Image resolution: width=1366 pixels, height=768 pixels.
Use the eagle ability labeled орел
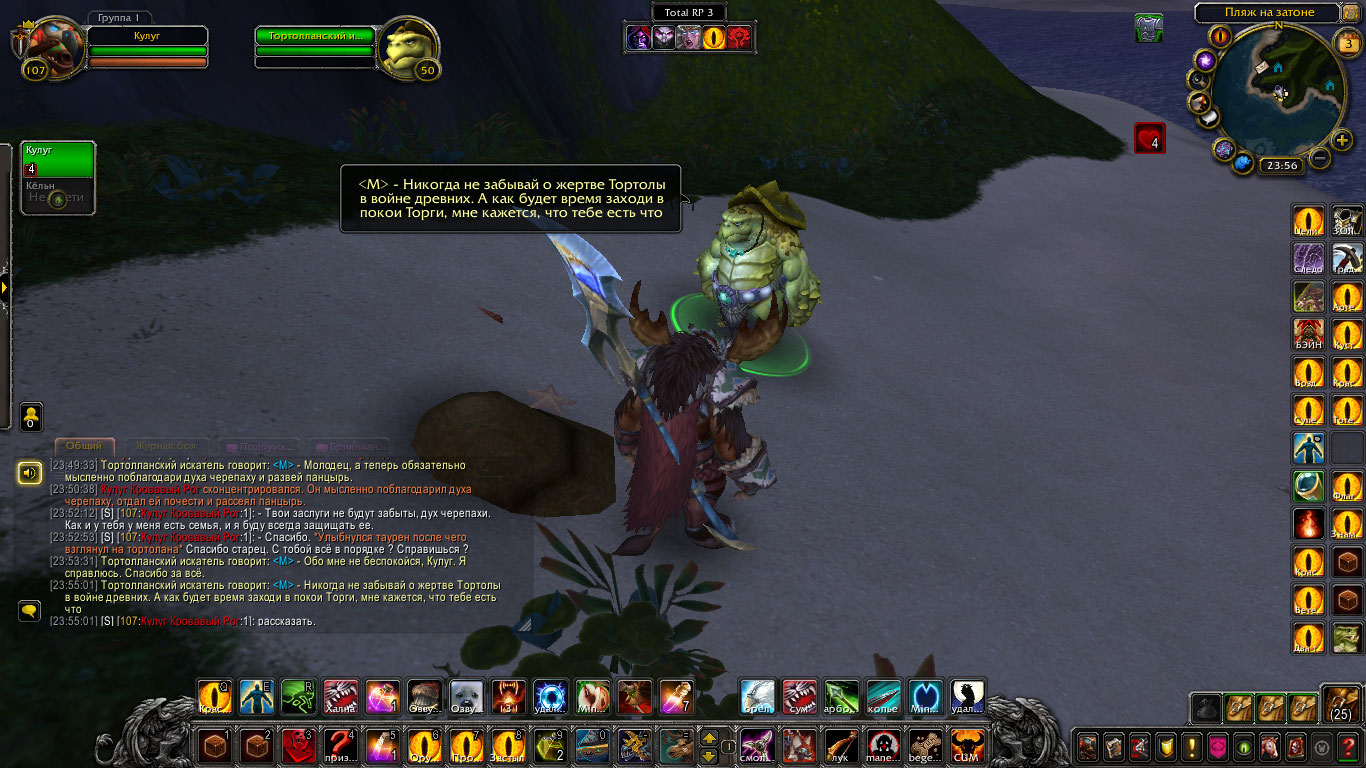coord(757,697)
